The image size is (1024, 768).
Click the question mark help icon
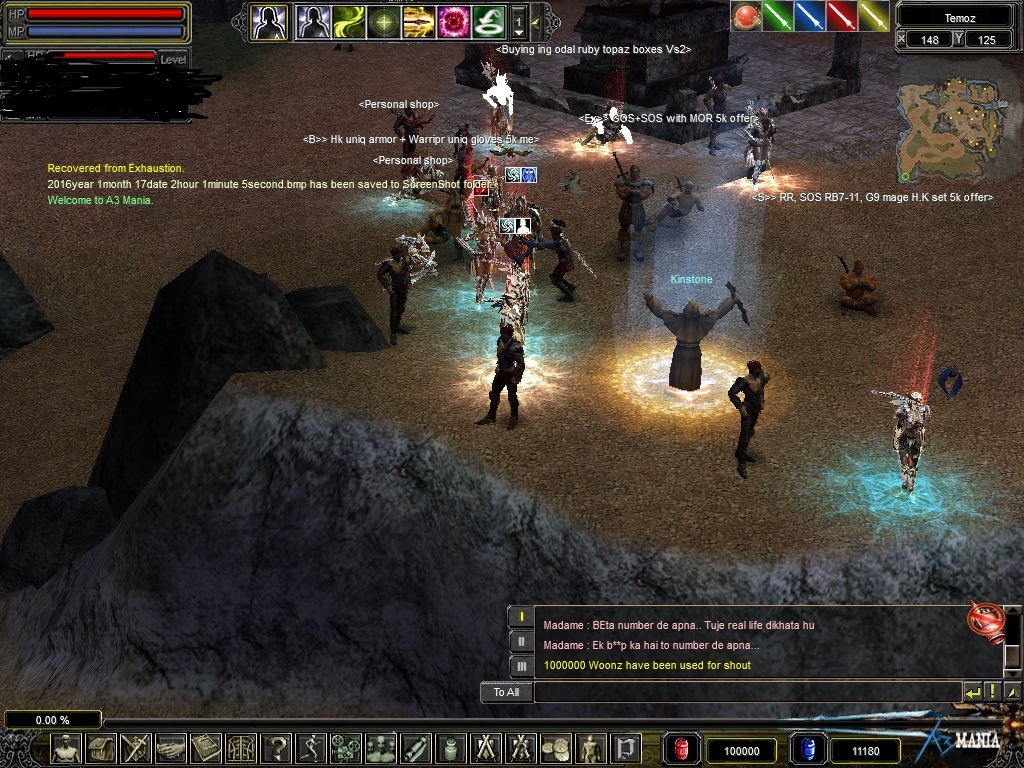[x=278, y=748]
